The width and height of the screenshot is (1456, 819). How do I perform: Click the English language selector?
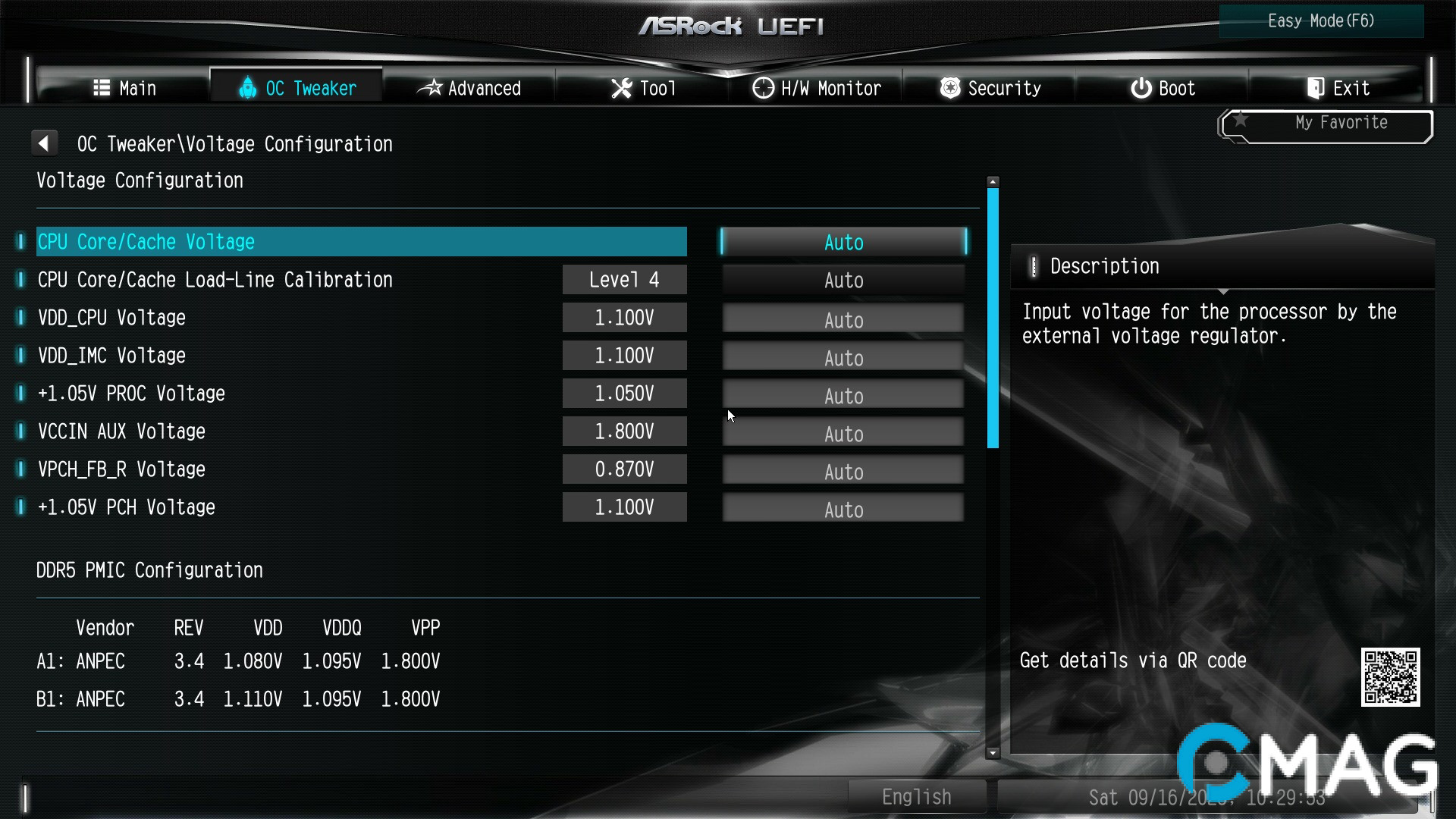pyautogui.click(x=916, y=796)
